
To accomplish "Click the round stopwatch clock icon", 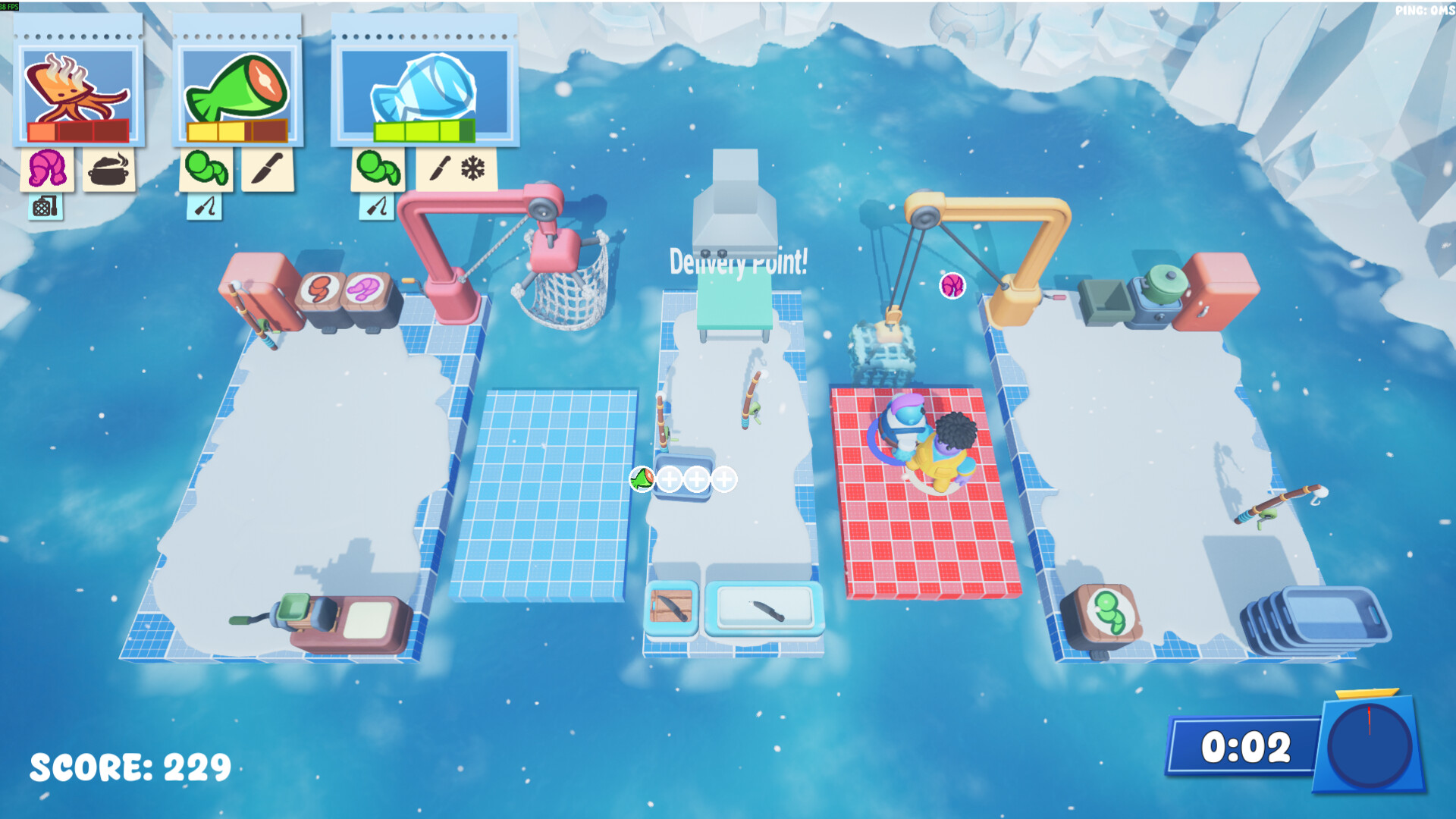I will (1370, 745).
